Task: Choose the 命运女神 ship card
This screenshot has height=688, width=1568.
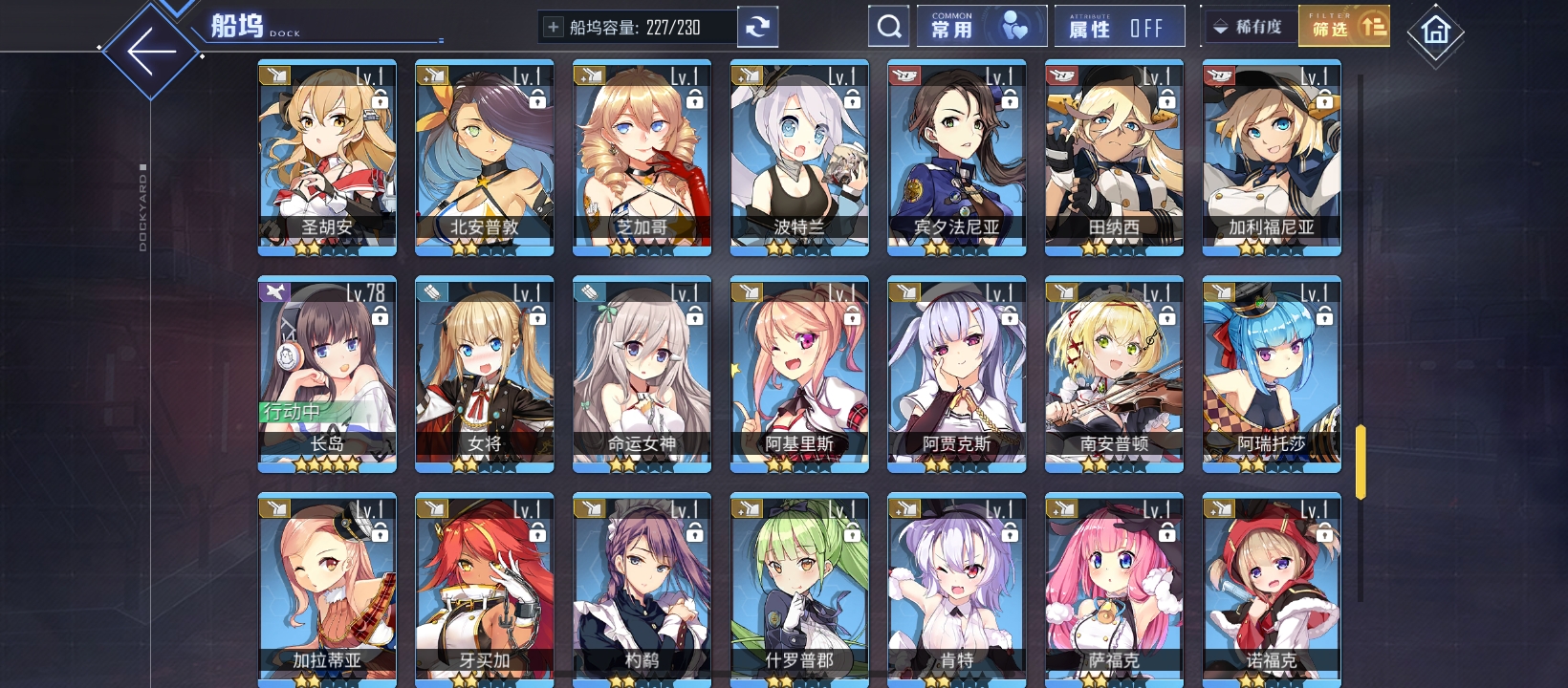Action: [642, 375]
